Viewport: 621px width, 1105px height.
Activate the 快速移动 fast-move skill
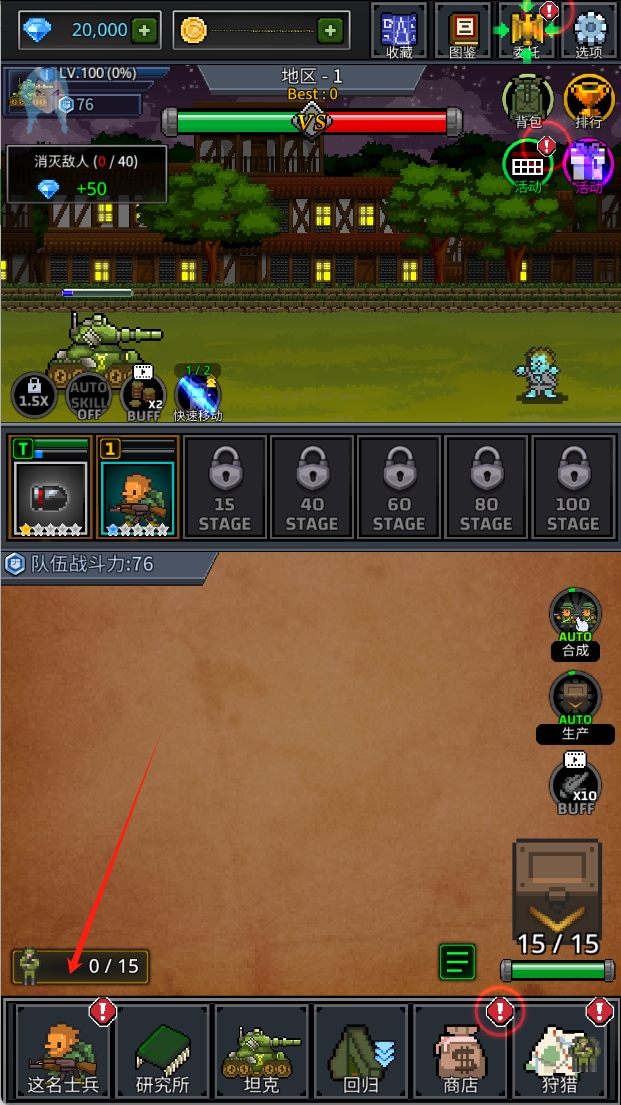point(197,393)
